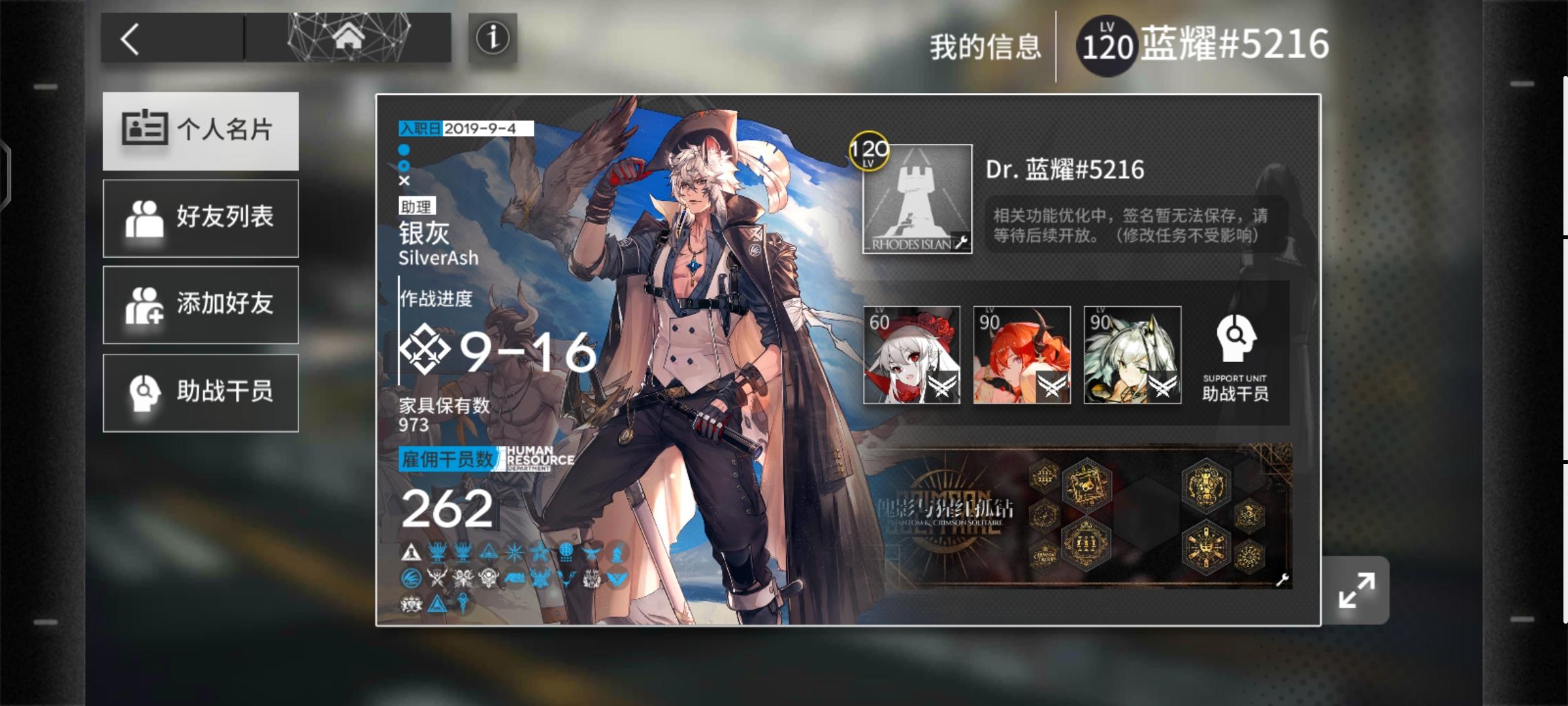1568x706 pixels.
Task: Switch to the 个人名片 tab
Action: click(199, 131)
